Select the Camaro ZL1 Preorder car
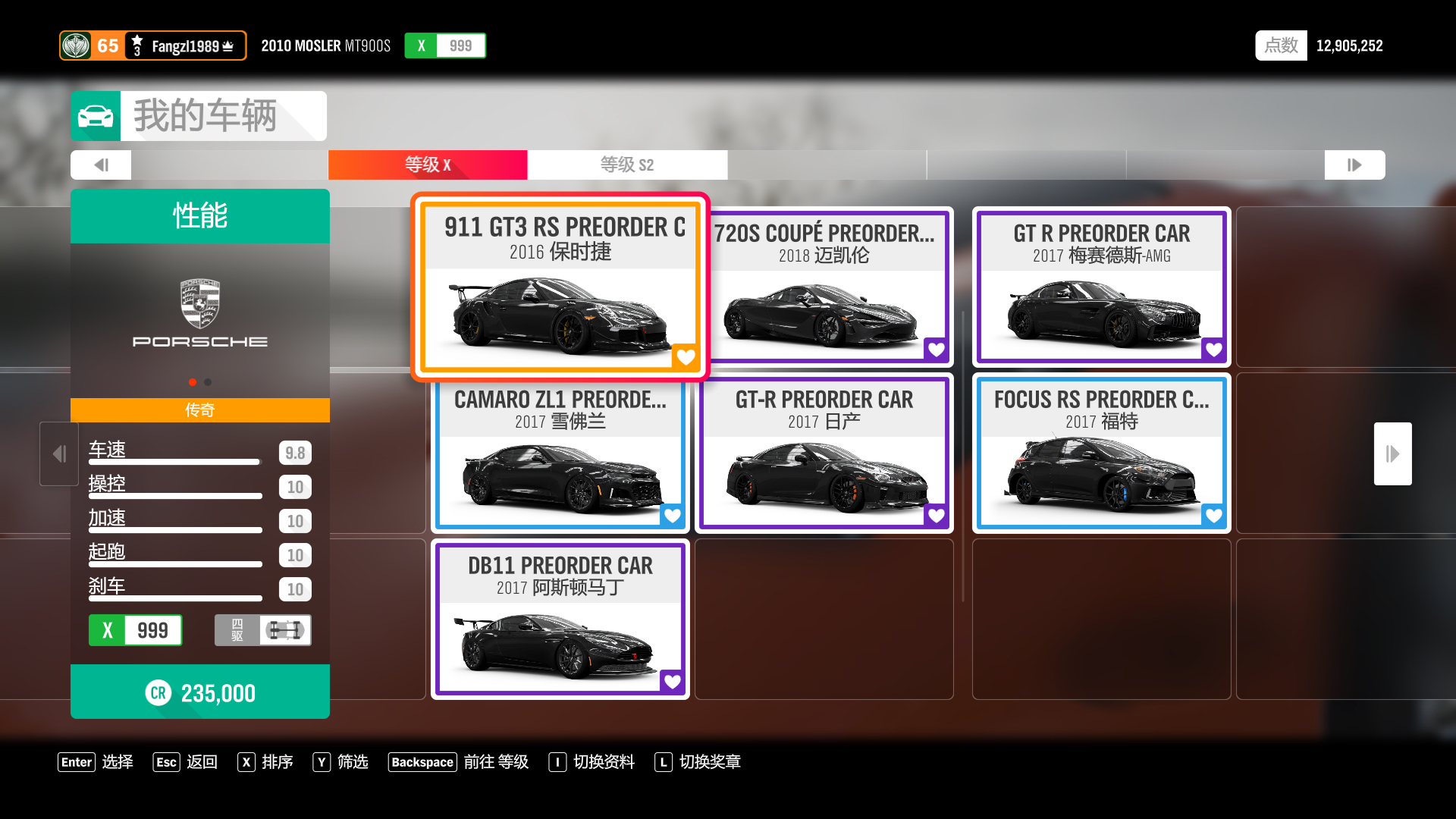Image resolution: width=1456 pixels, height=819 pixels. (560, 453)
